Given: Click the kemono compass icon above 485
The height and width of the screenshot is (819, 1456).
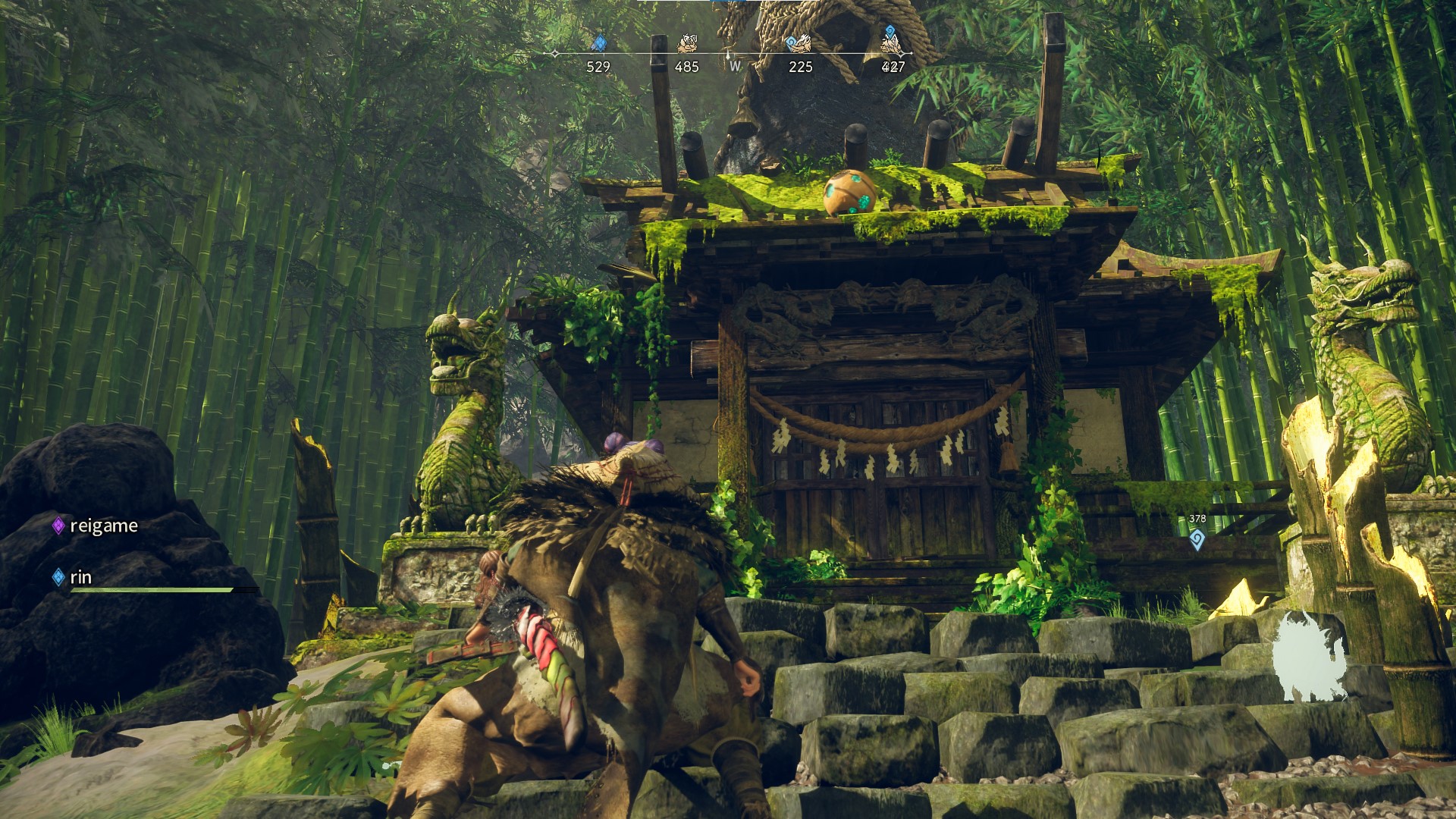Looking at the screenshot, I should (x=687, y=43).
